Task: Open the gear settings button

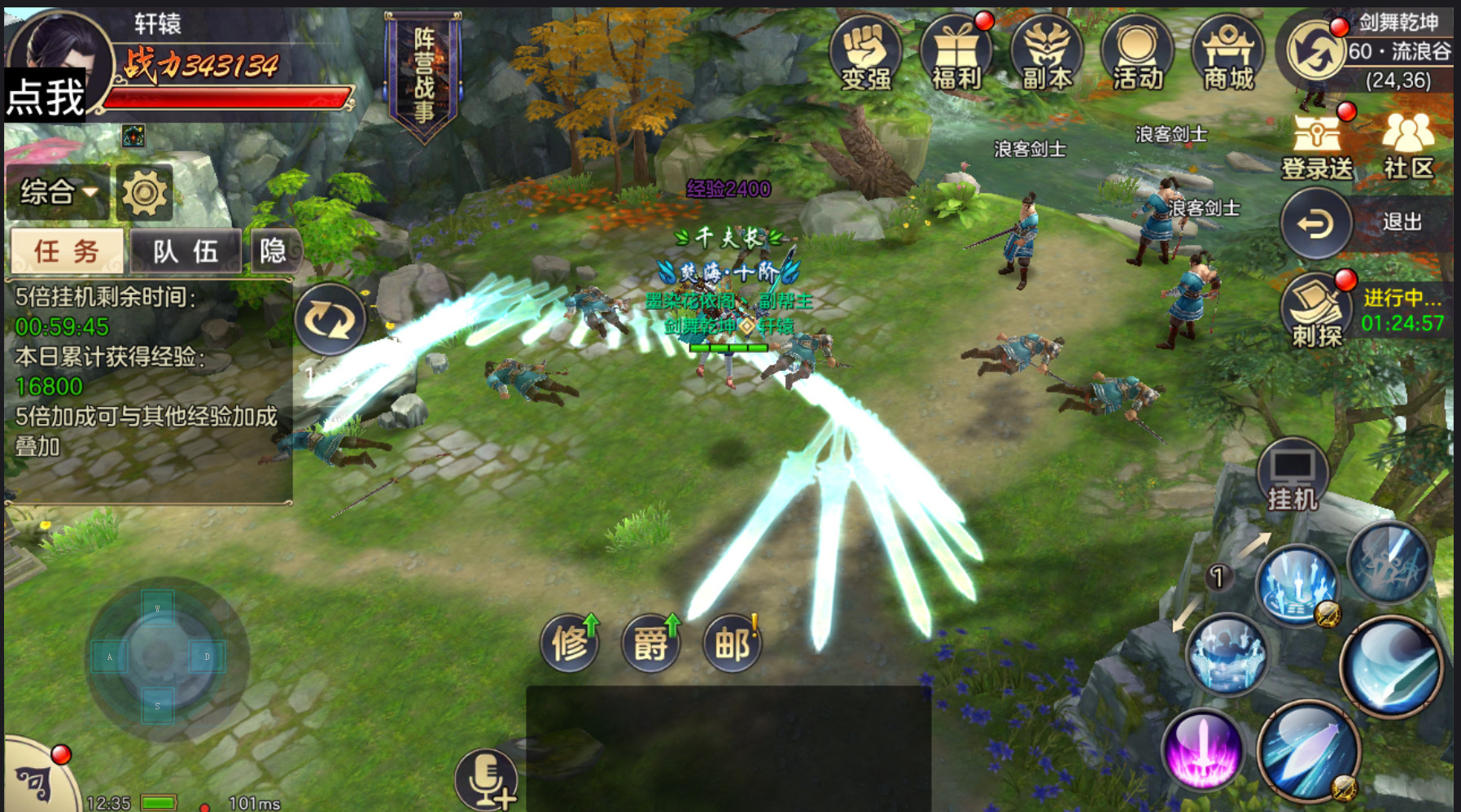Action: [x=145, y=193]
